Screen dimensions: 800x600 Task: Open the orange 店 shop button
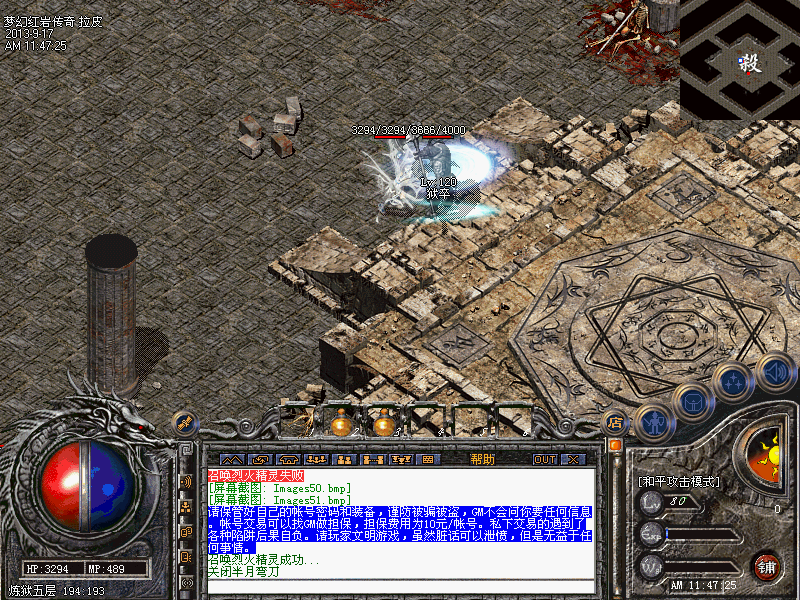click(x=615, y=422)
